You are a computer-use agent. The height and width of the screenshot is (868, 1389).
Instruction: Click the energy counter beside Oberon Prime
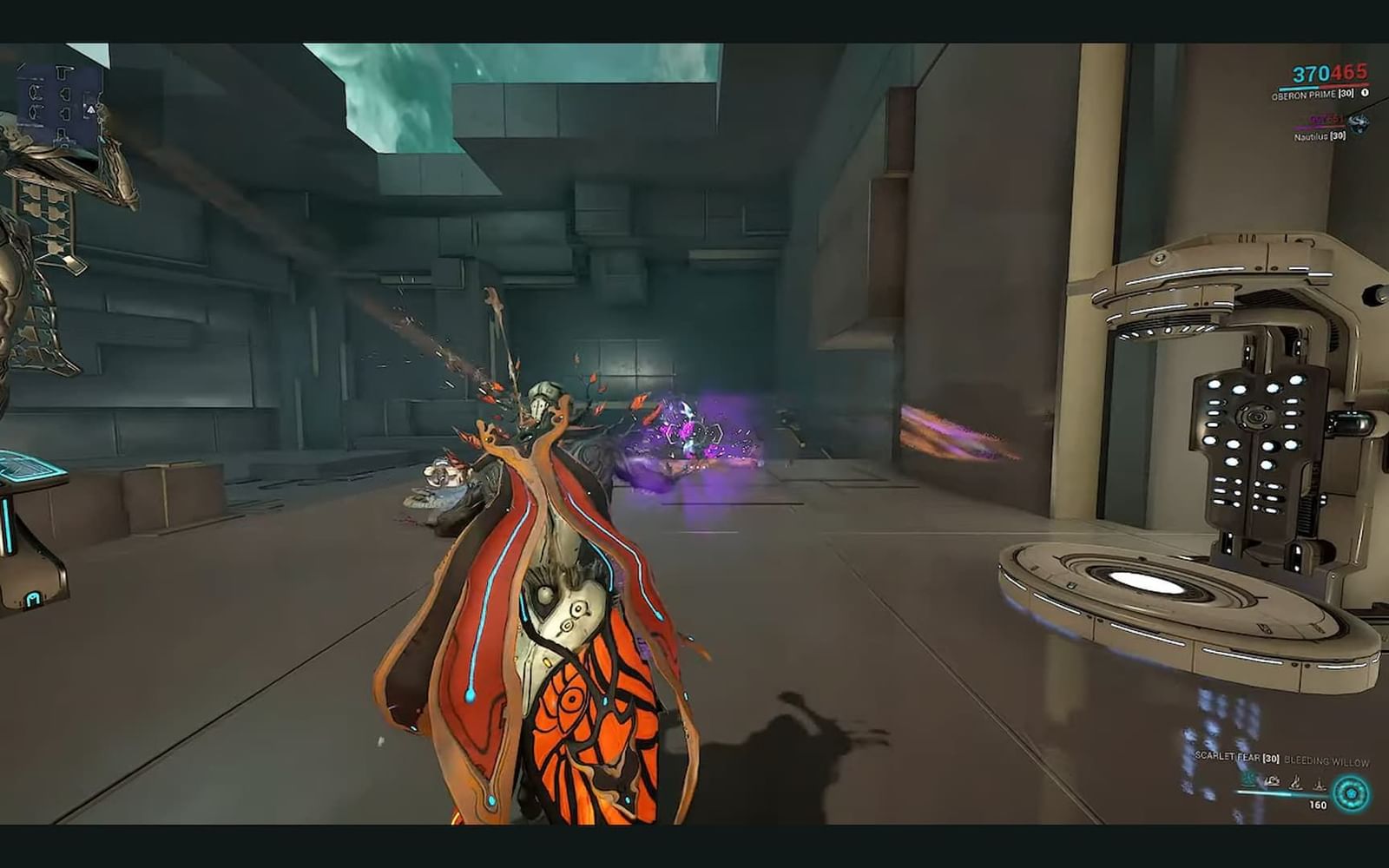[x=1365, y=93]
